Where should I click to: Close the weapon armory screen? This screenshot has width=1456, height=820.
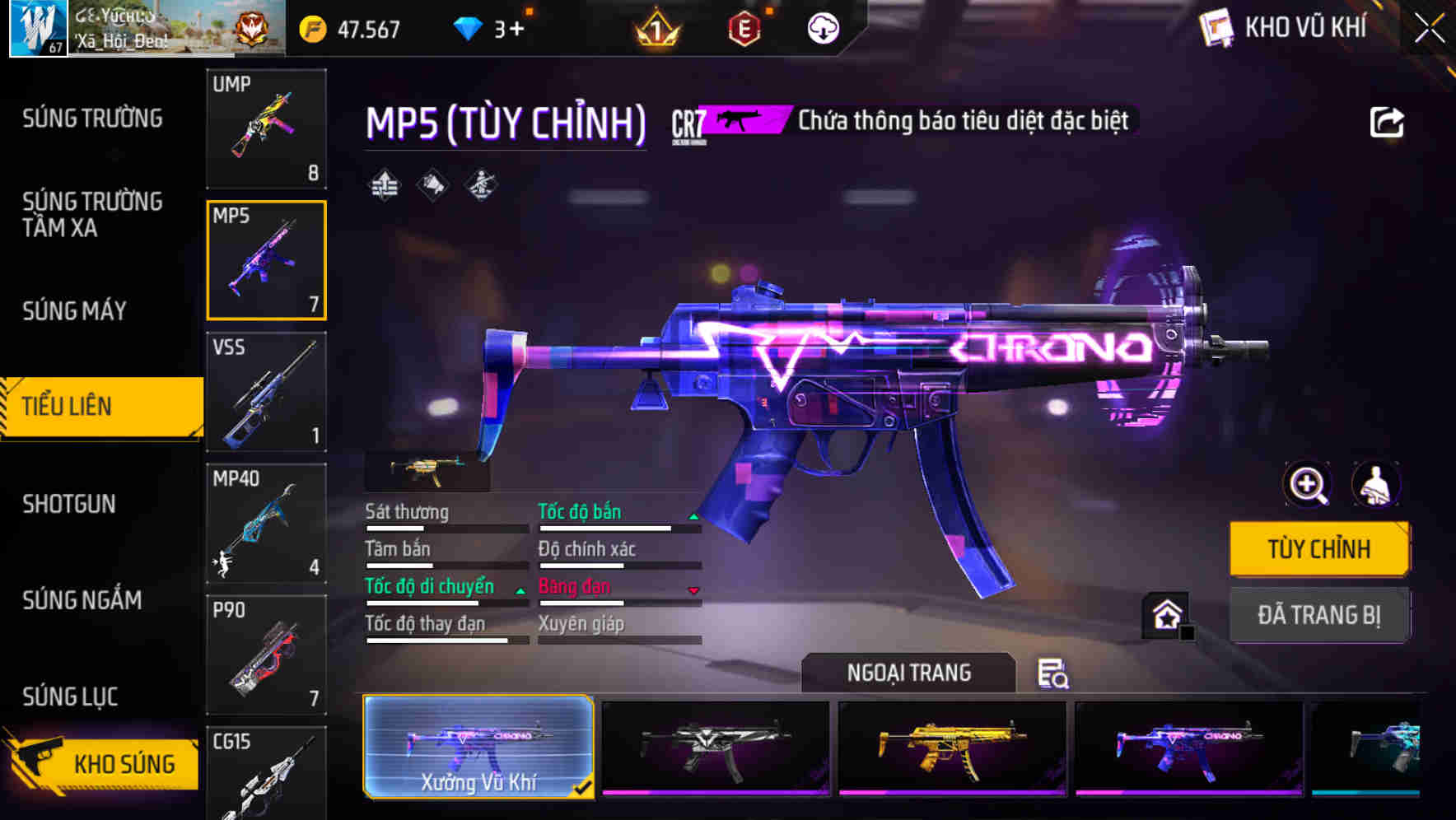(x=1430, y=29)
